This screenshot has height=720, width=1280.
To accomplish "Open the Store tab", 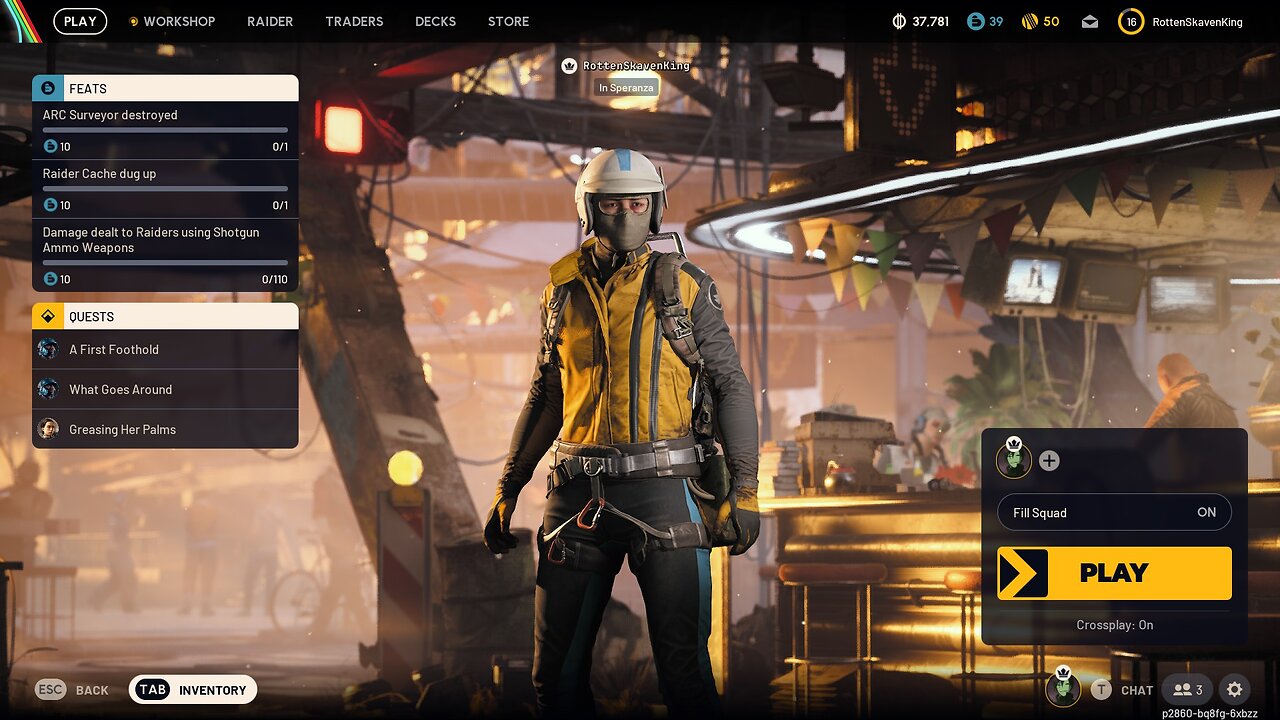I will click(508, 21).
